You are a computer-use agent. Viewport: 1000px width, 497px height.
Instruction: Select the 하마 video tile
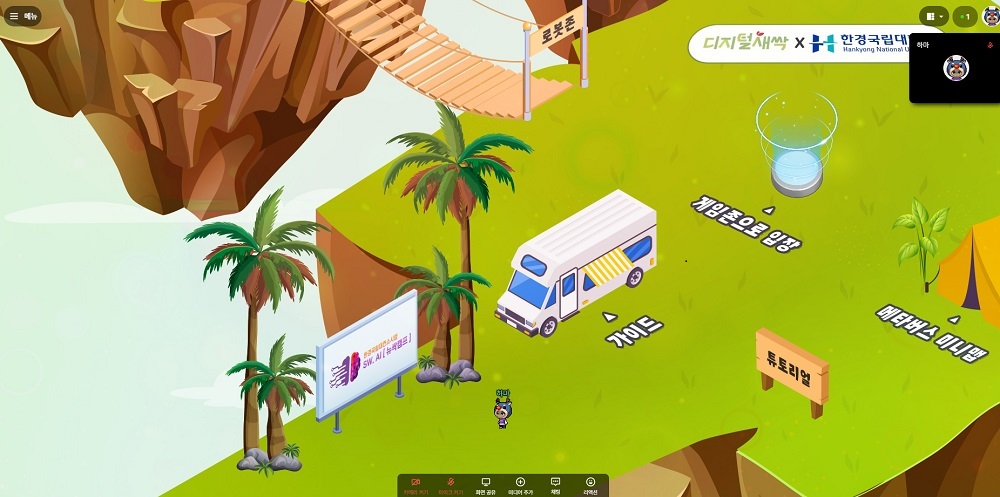[955, 68]
